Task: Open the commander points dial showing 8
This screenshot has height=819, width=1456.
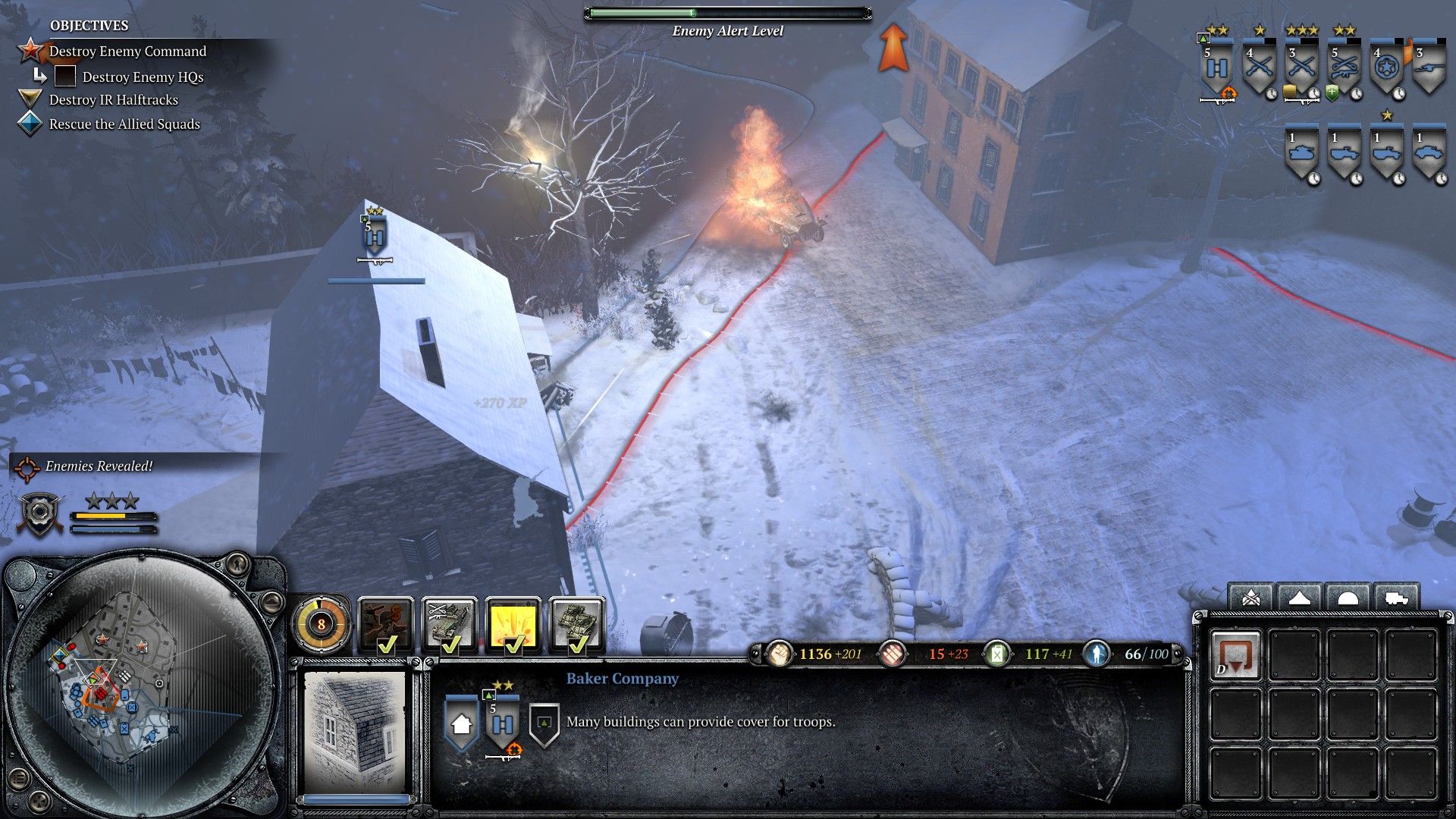Action: tap(321, 624)
